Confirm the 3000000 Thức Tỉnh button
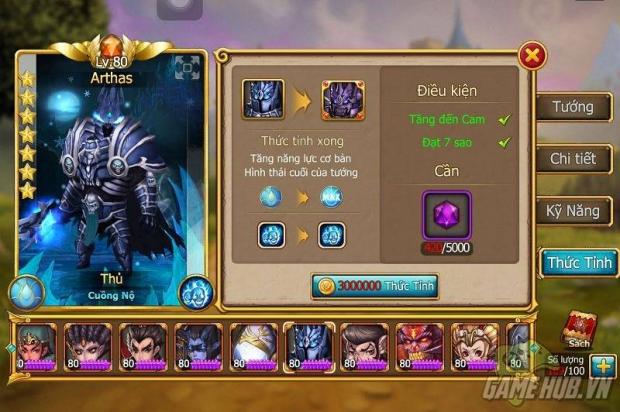The image size is (620, 412). 375,285
